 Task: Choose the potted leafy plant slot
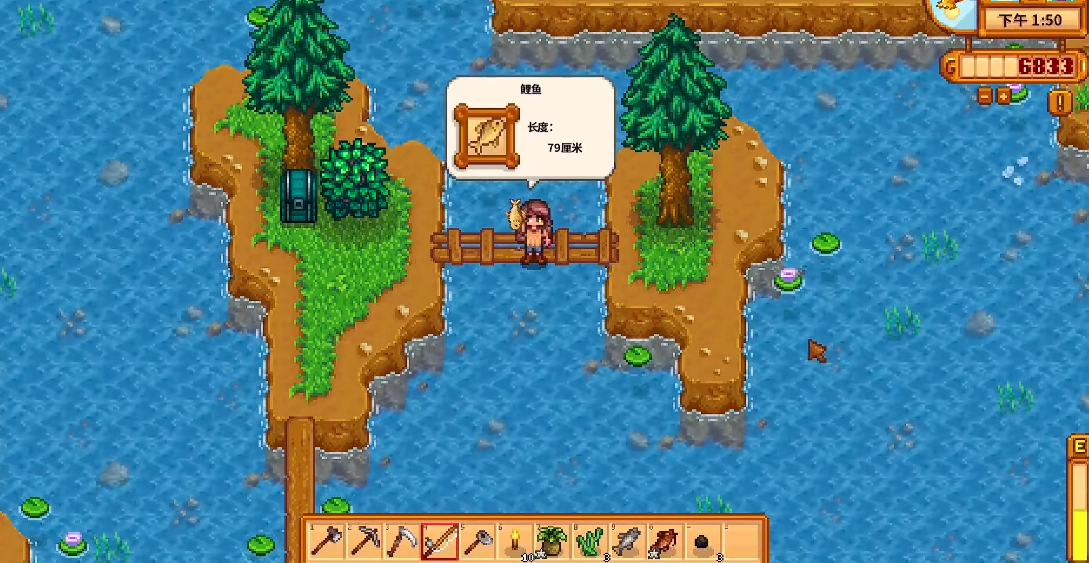coord(552,541)
